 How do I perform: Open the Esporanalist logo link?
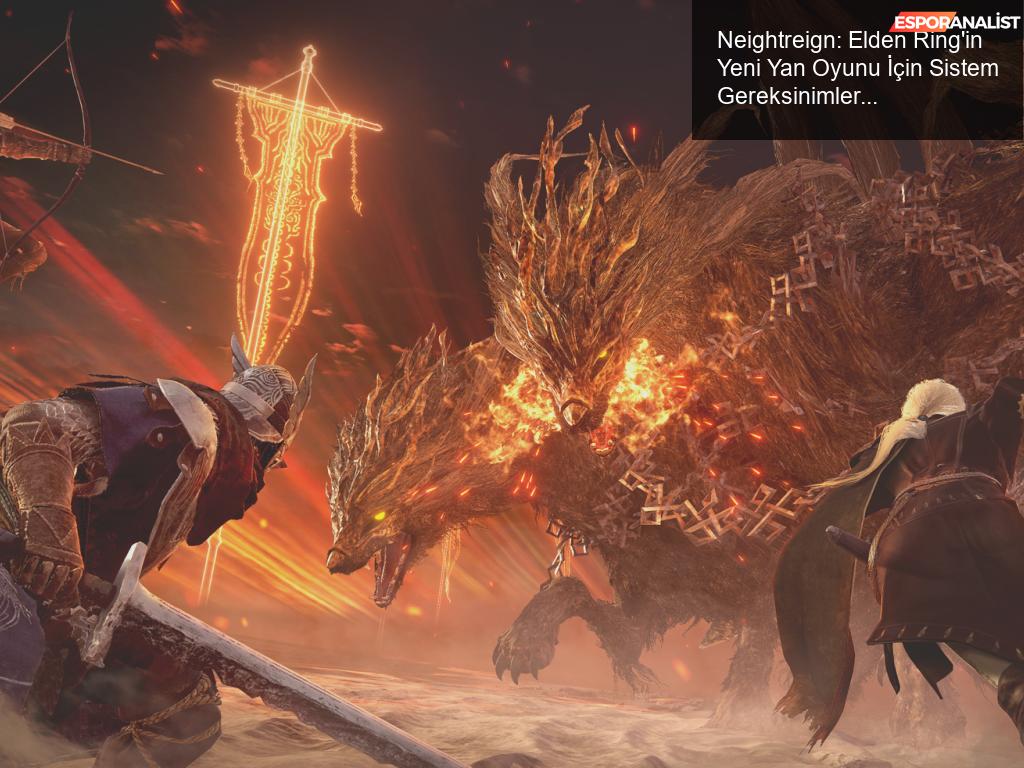[x=955, y=23]
